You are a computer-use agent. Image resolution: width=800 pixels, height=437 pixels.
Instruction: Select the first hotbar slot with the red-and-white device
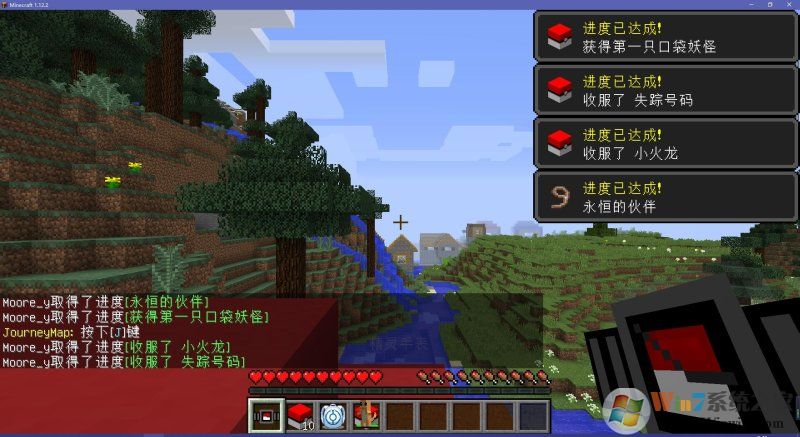[x=267, y=415]
